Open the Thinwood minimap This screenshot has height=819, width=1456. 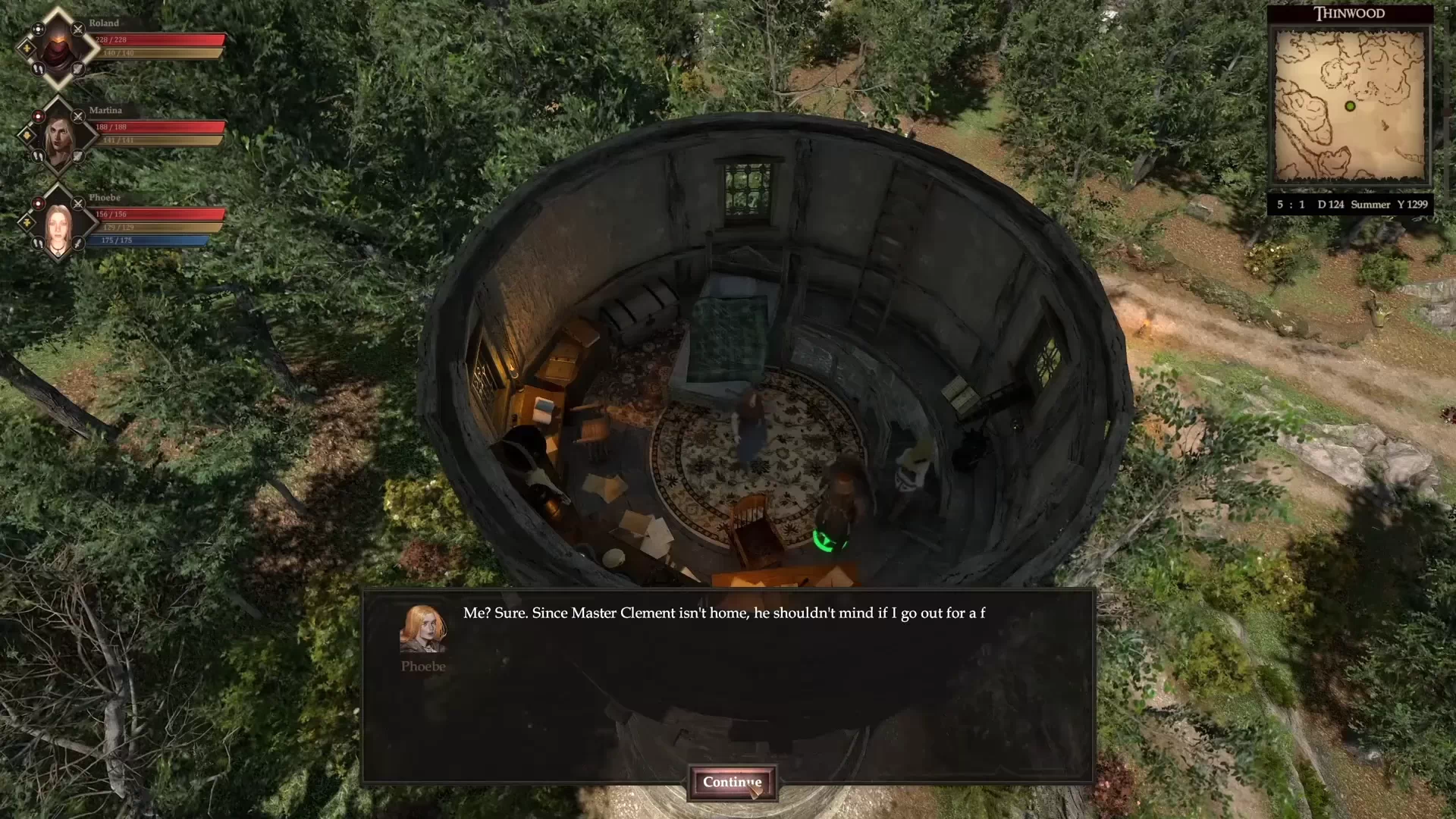coord(1350,106)
